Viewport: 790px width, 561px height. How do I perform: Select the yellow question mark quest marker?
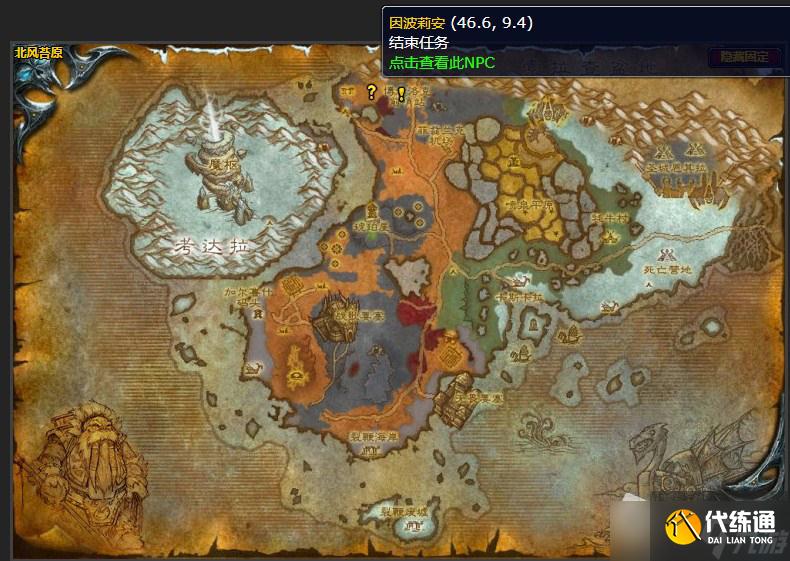[x=371, y=92]
